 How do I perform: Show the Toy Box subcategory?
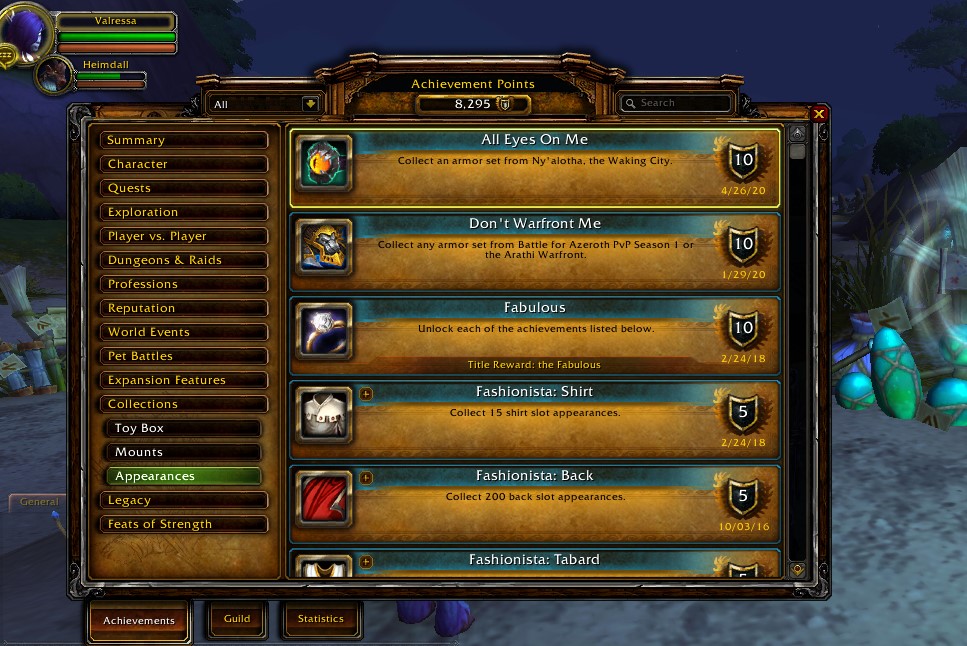pyautogui.click(x=186, y=428)
